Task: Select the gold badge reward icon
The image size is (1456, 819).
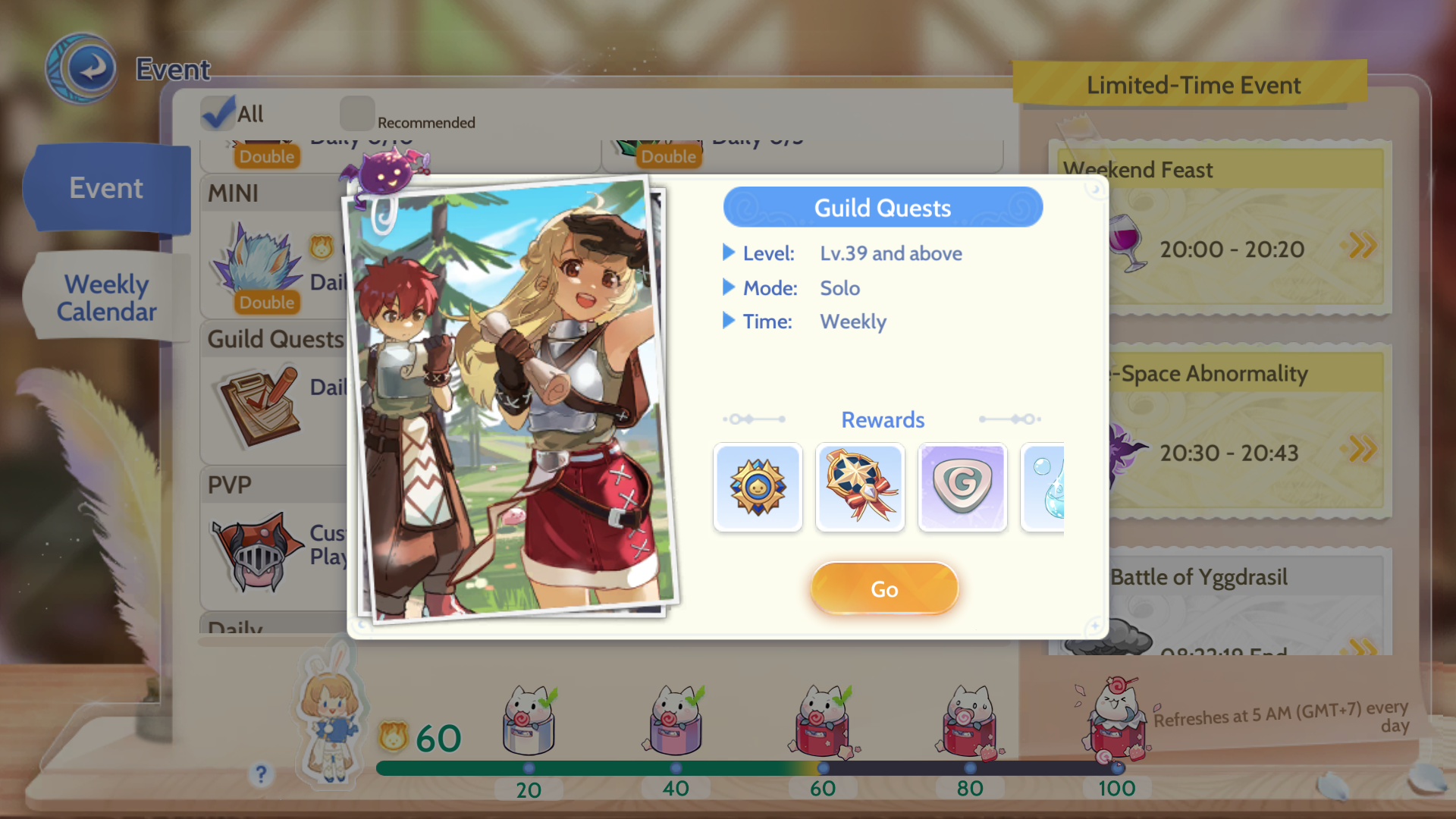Action: click(758, 488)
